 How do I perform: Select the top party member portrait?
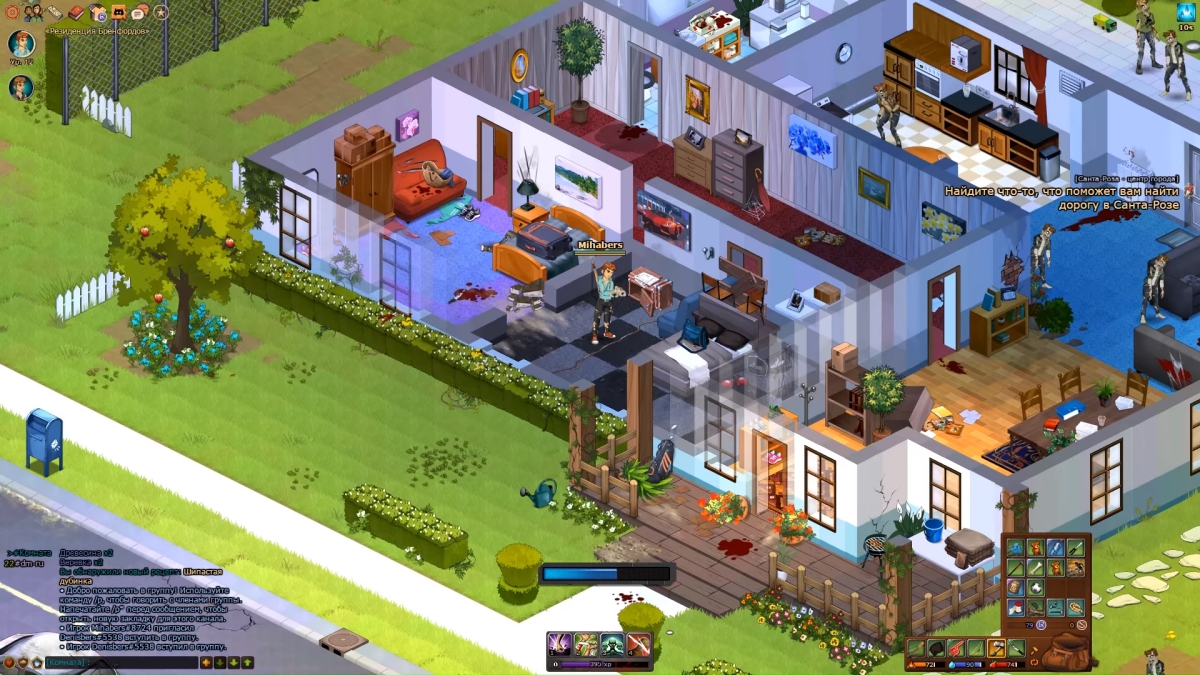click(x=21, y=43)
